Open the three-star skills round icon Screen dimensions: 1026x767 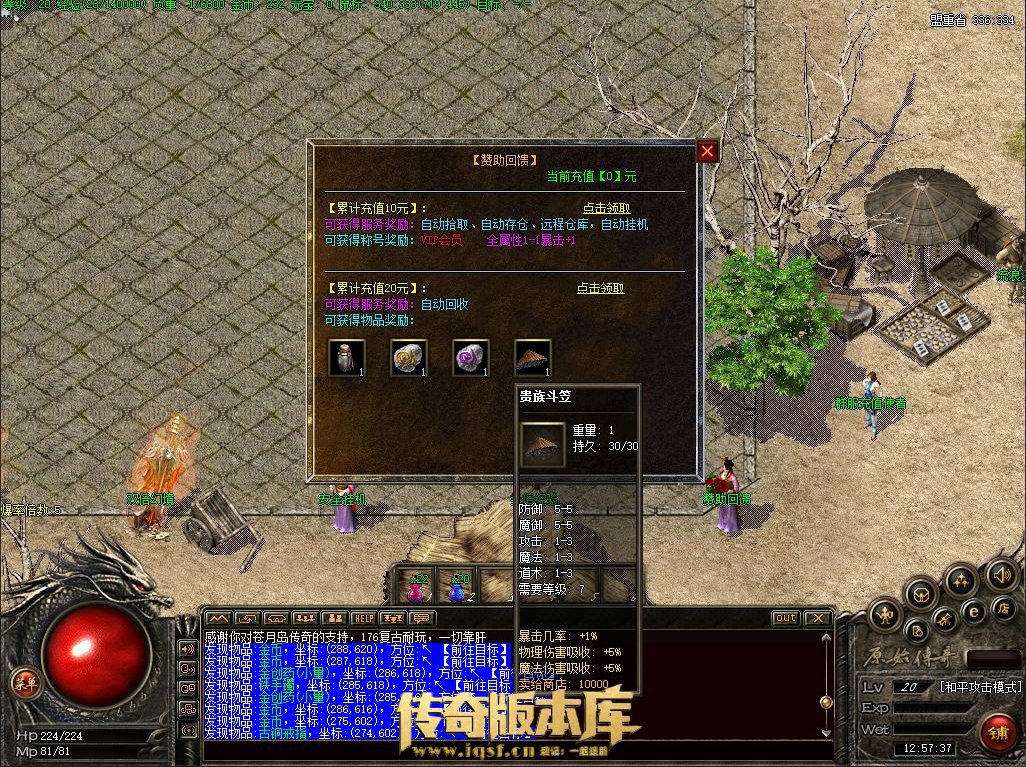pyautogui.click(x=961, y=579)
